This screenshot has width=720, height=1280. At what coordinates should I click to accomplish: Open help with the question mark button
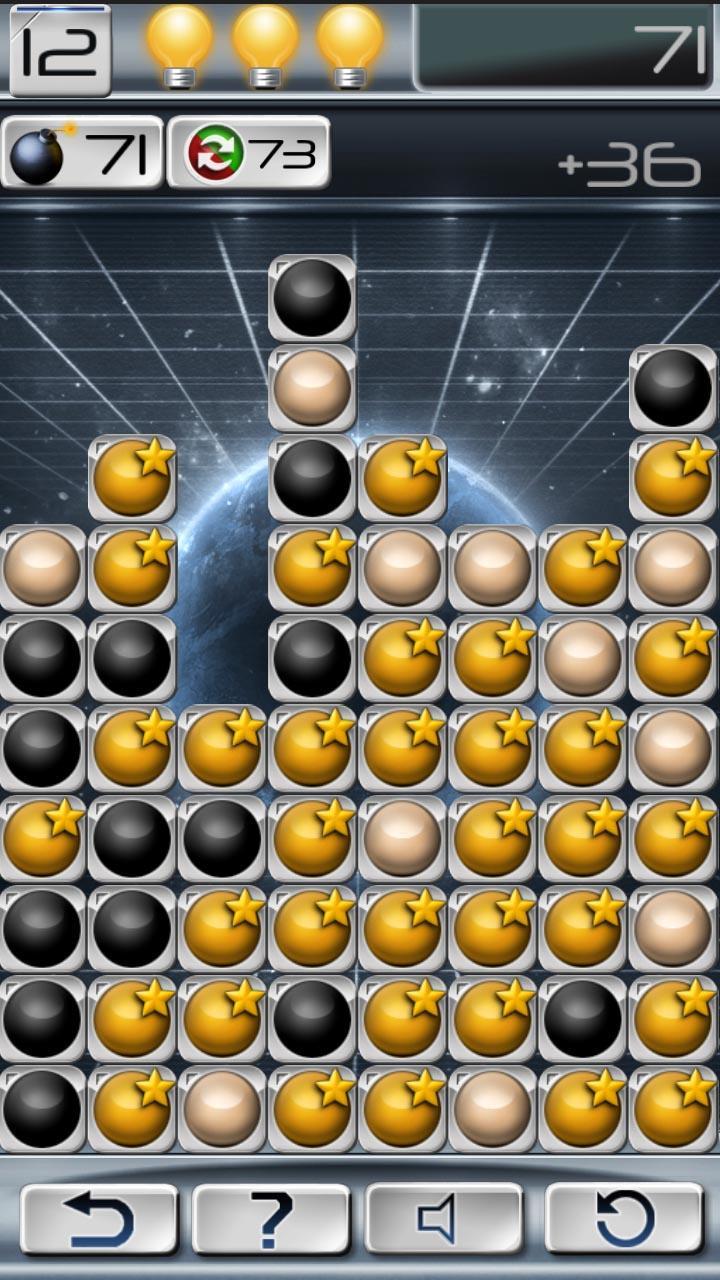point(271,1219)
